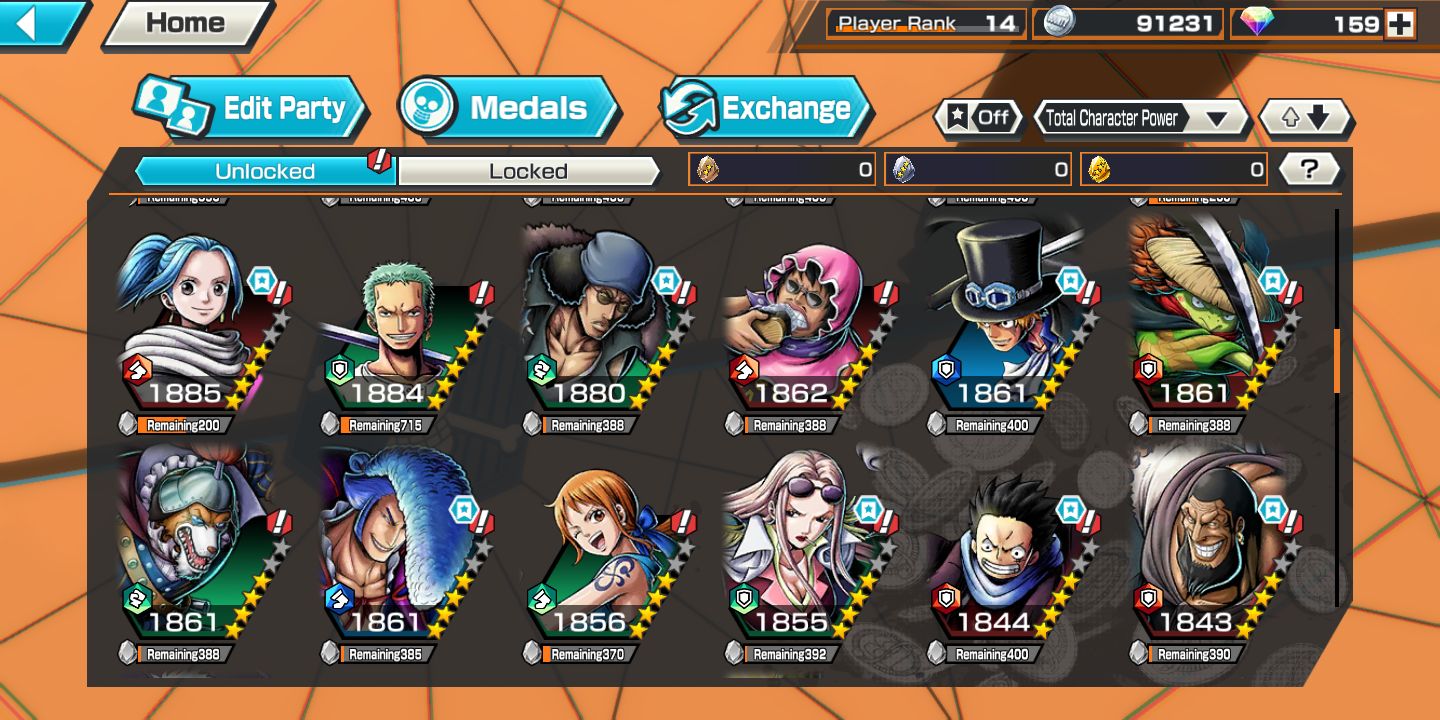
Task: Open the Total Character Power sort dropdown
Action: [1140, 118]
